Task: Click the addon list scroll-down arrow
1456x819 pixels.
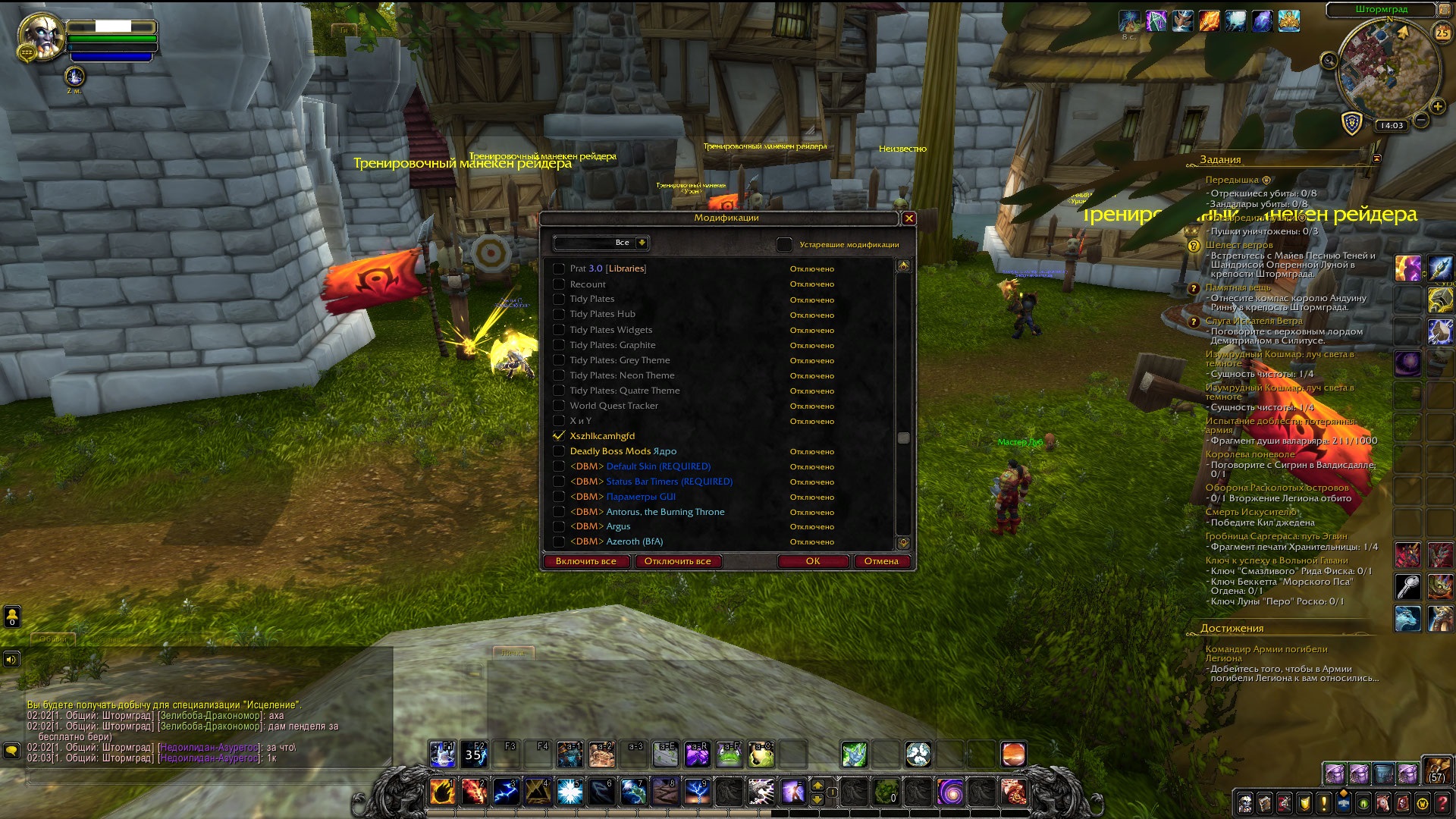Action: (902, 543)
